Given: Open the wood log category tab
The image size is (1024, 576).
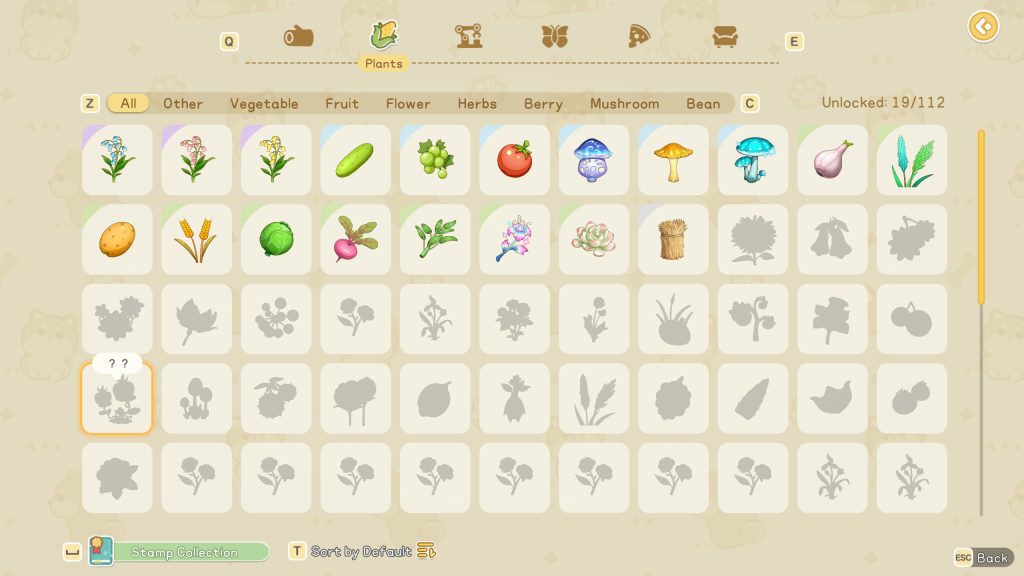Looking at the screenshot, I should [x=298, y=37].
